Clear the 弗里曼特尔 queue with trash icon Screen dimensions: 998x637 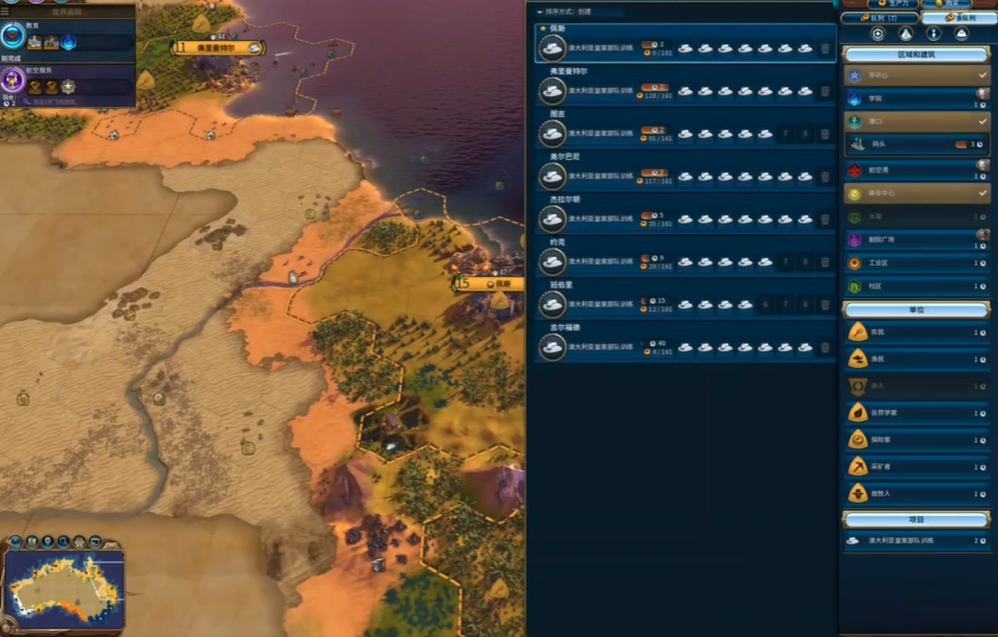click(824, 91)
